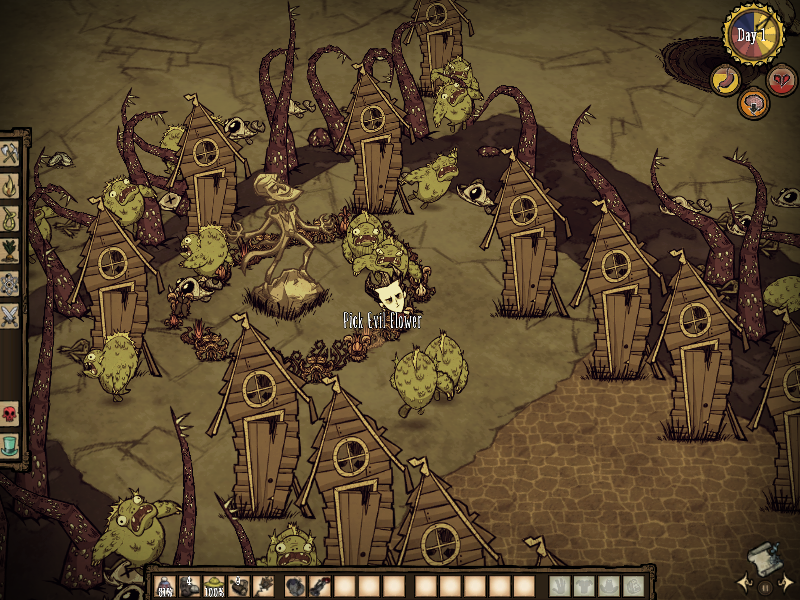
Task: Choose the Fight tab with crossed swords
Action: click(11, 316)
